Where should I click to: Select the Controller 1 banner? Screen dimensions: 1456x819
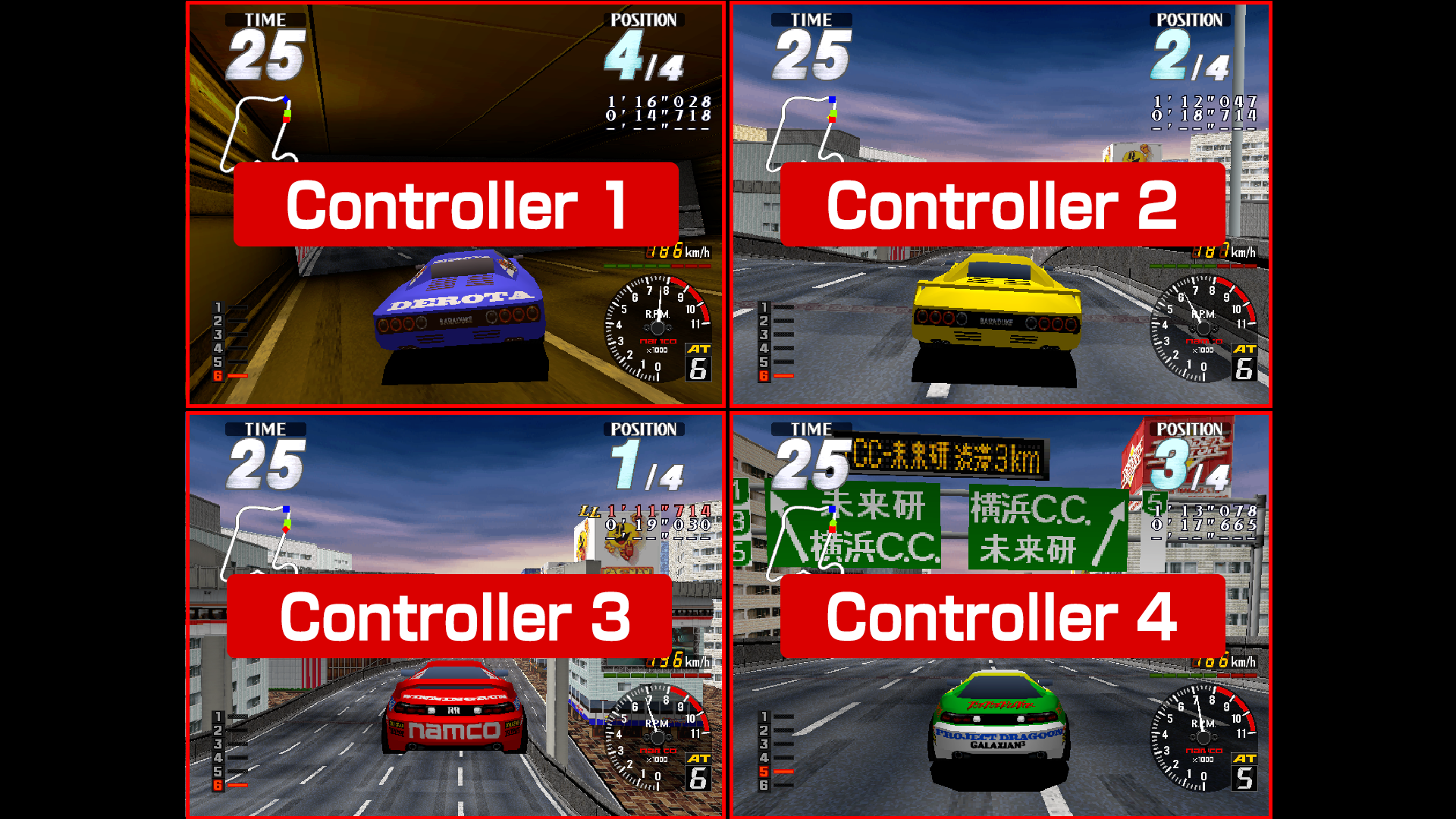(x=456, y=205)
